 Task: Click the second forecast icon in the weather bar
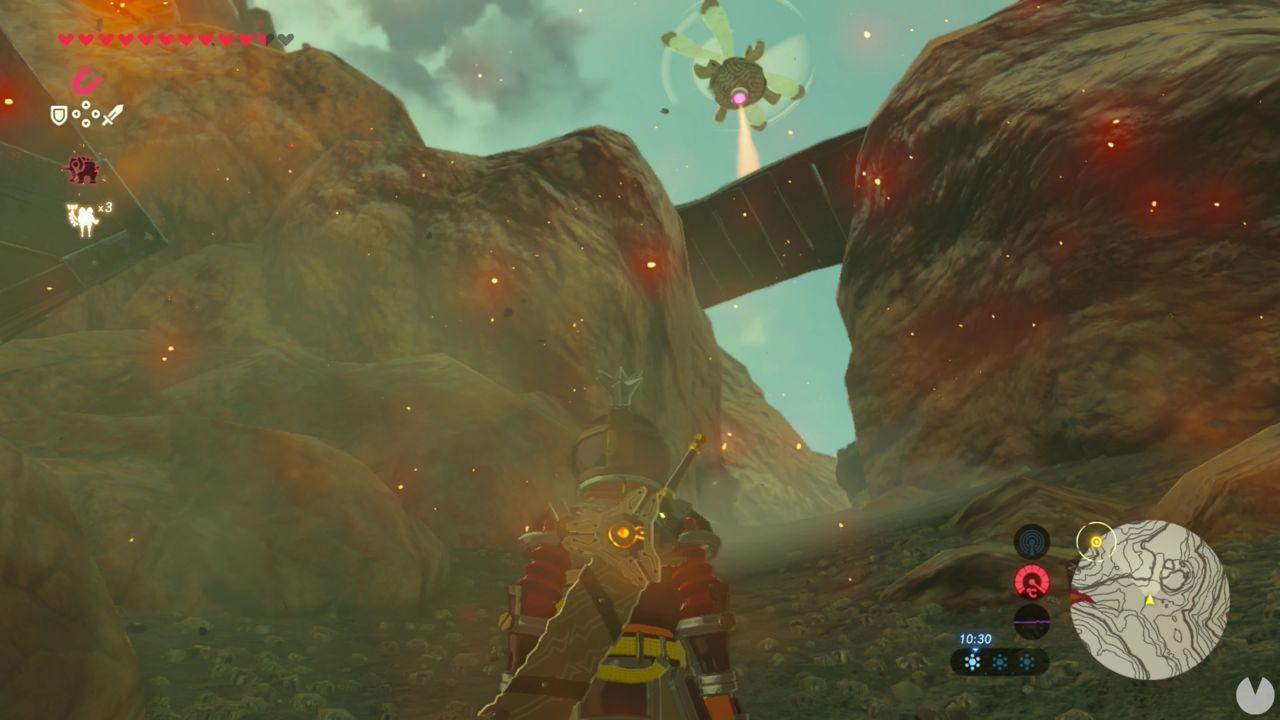pyautogui.click(x=1000, y=662)
